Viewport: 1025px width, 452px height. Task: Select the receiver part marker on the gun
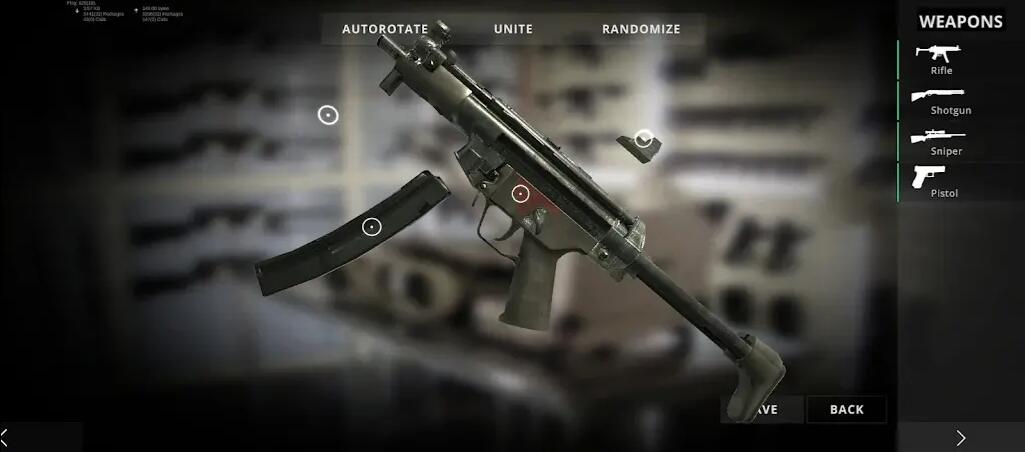520,194
